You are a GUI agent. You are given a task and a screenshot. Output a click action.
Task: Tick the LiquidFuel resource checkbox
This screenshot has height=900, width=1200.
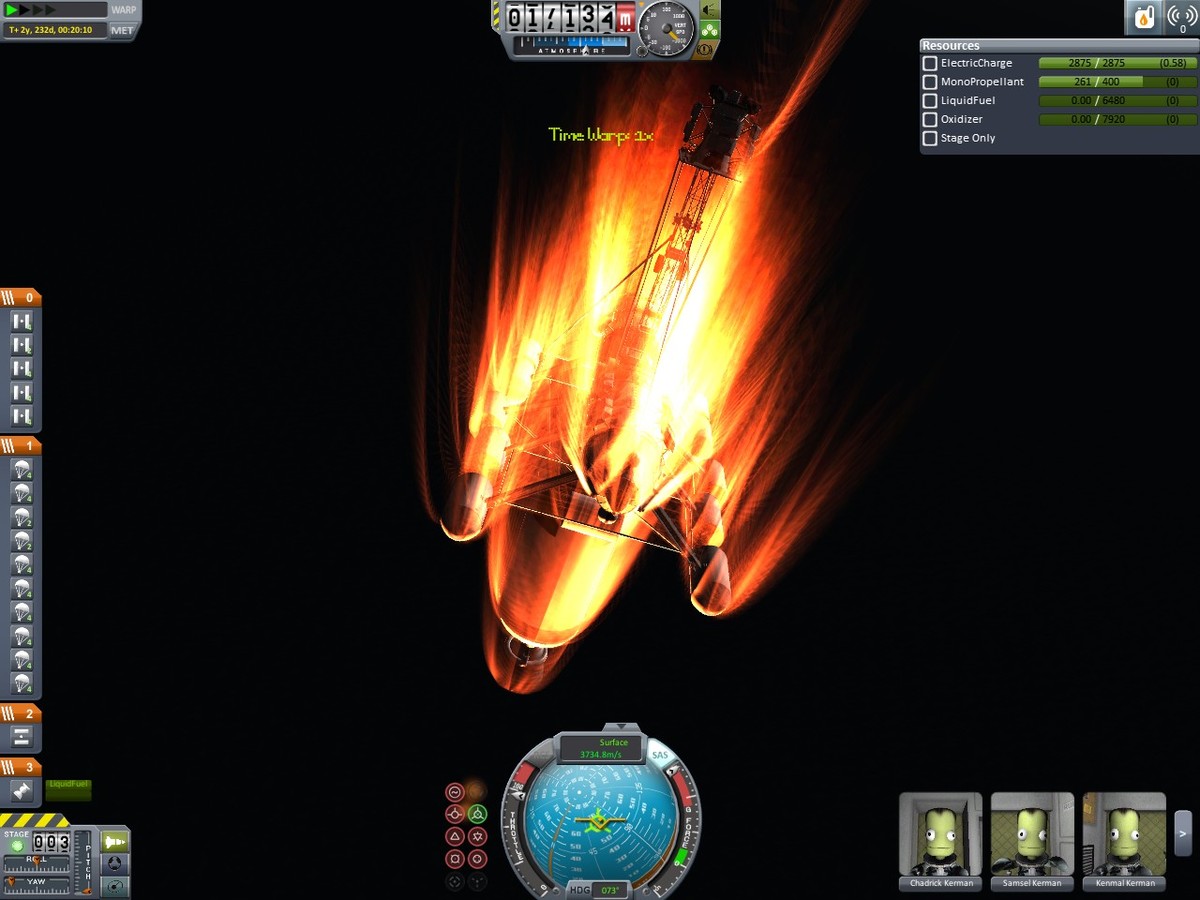coord(930,101)
